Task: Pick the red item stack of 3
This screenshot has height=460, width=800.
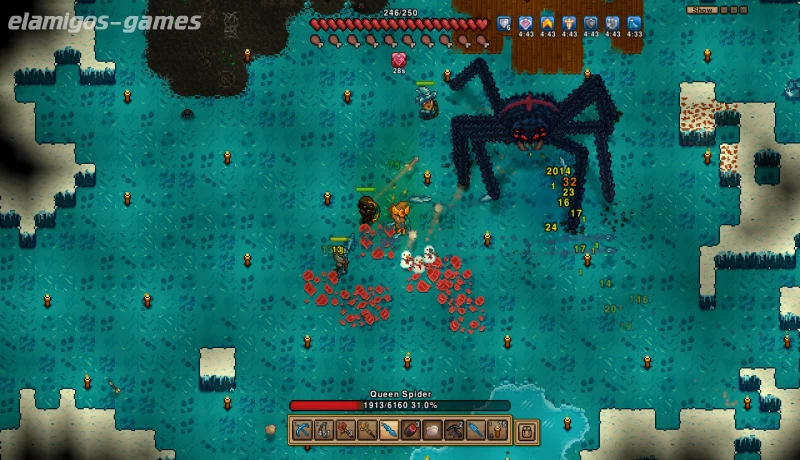Action: pyautogui.click(x=411, y=431)
